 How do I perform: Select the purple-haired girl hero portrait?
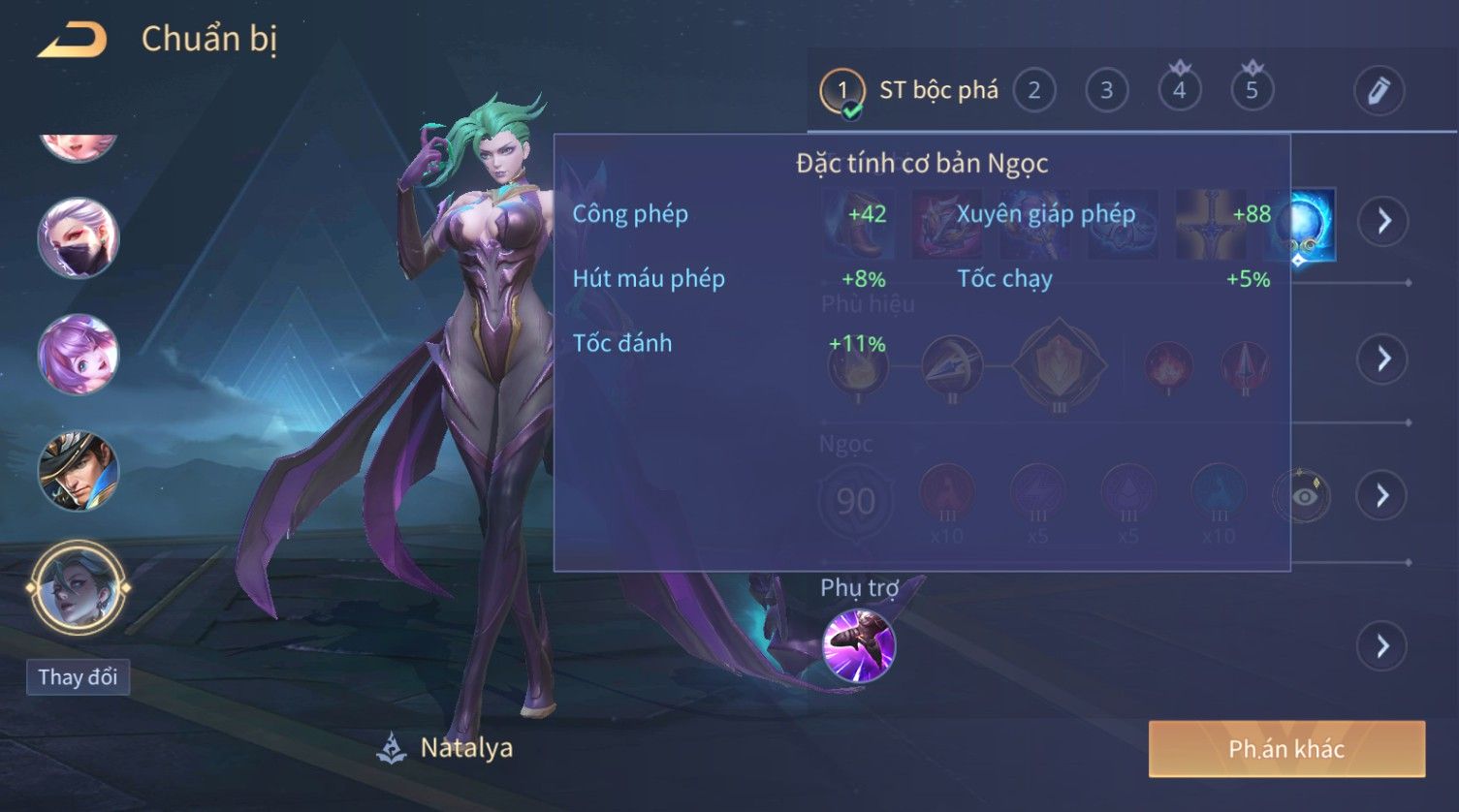[x=78, y=354]
